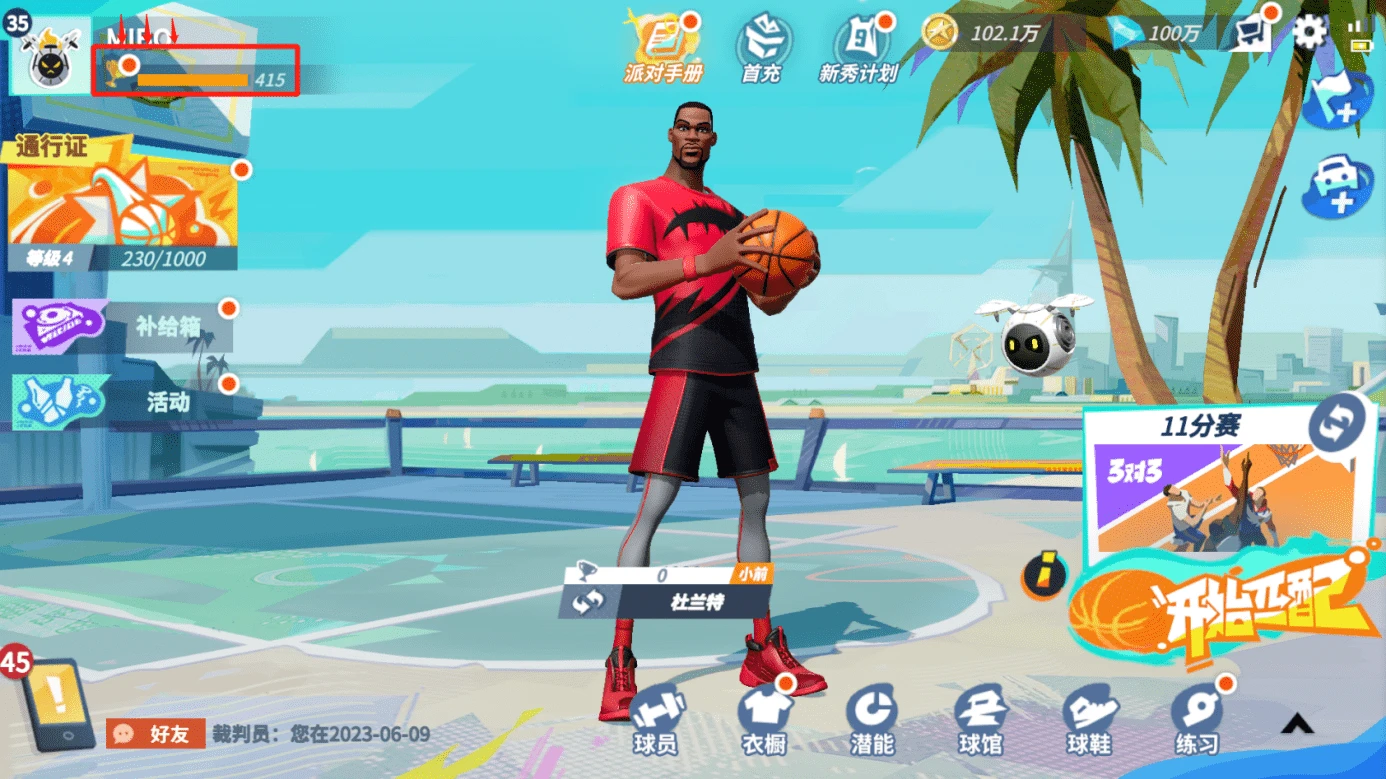Open the 首充 first recharge offer
The height and width of the screenshot is (779, 1386).
tap(763, 47)
